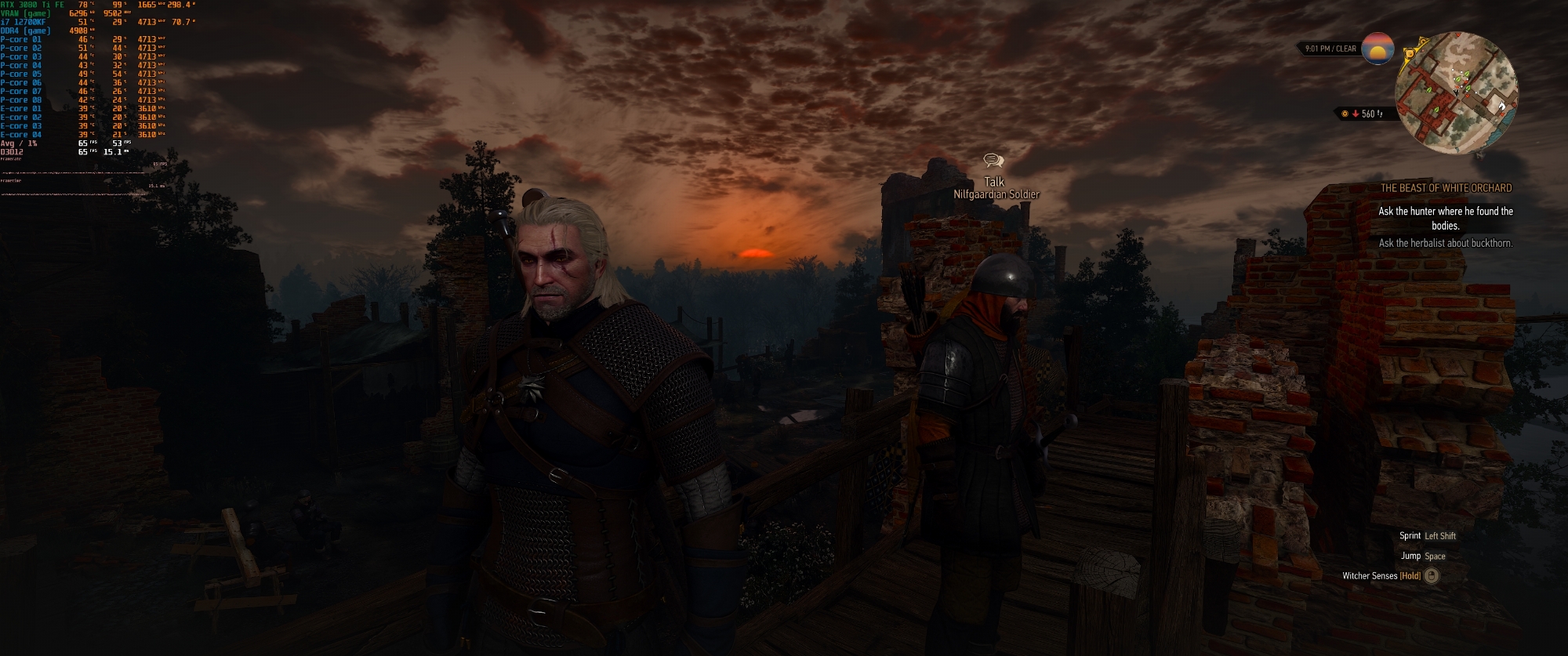
Task: Click the hunter bodies objective
Action: [x=1446, y=218]
